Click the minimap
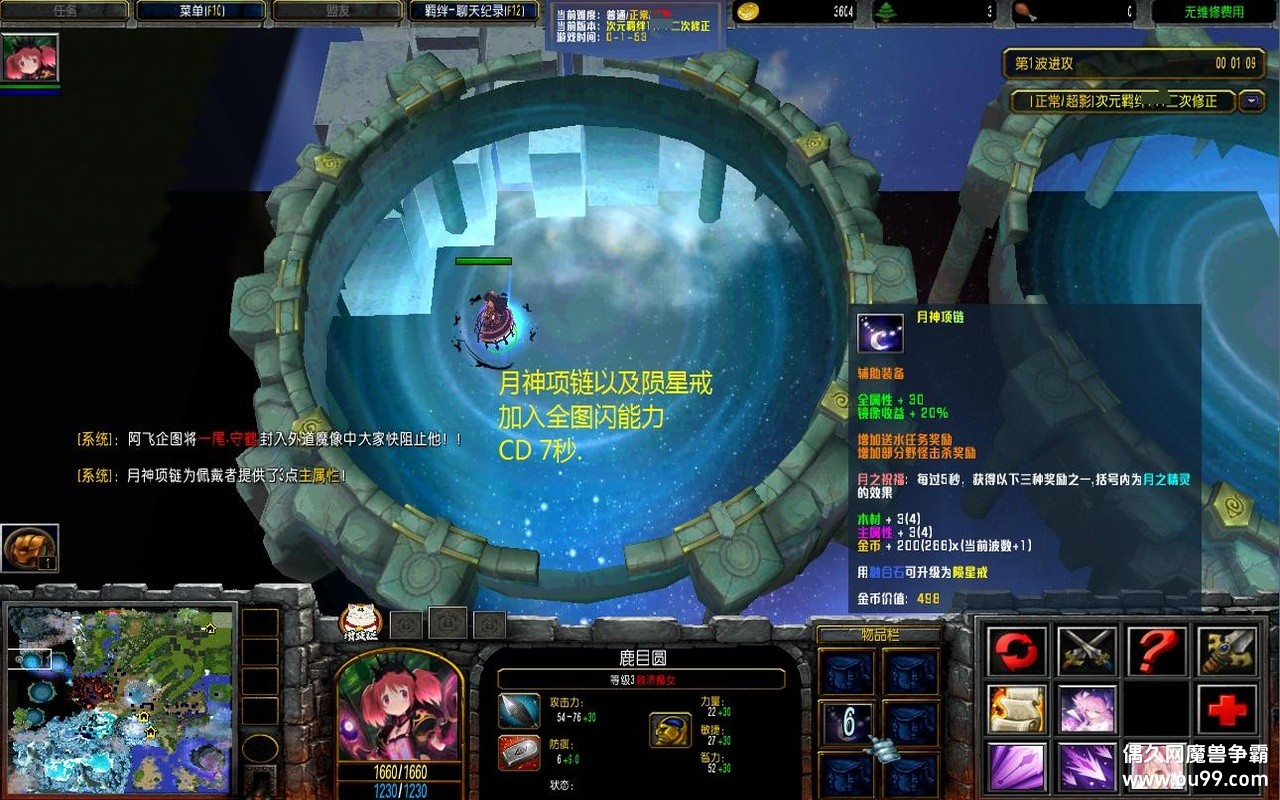 [120, 697]
